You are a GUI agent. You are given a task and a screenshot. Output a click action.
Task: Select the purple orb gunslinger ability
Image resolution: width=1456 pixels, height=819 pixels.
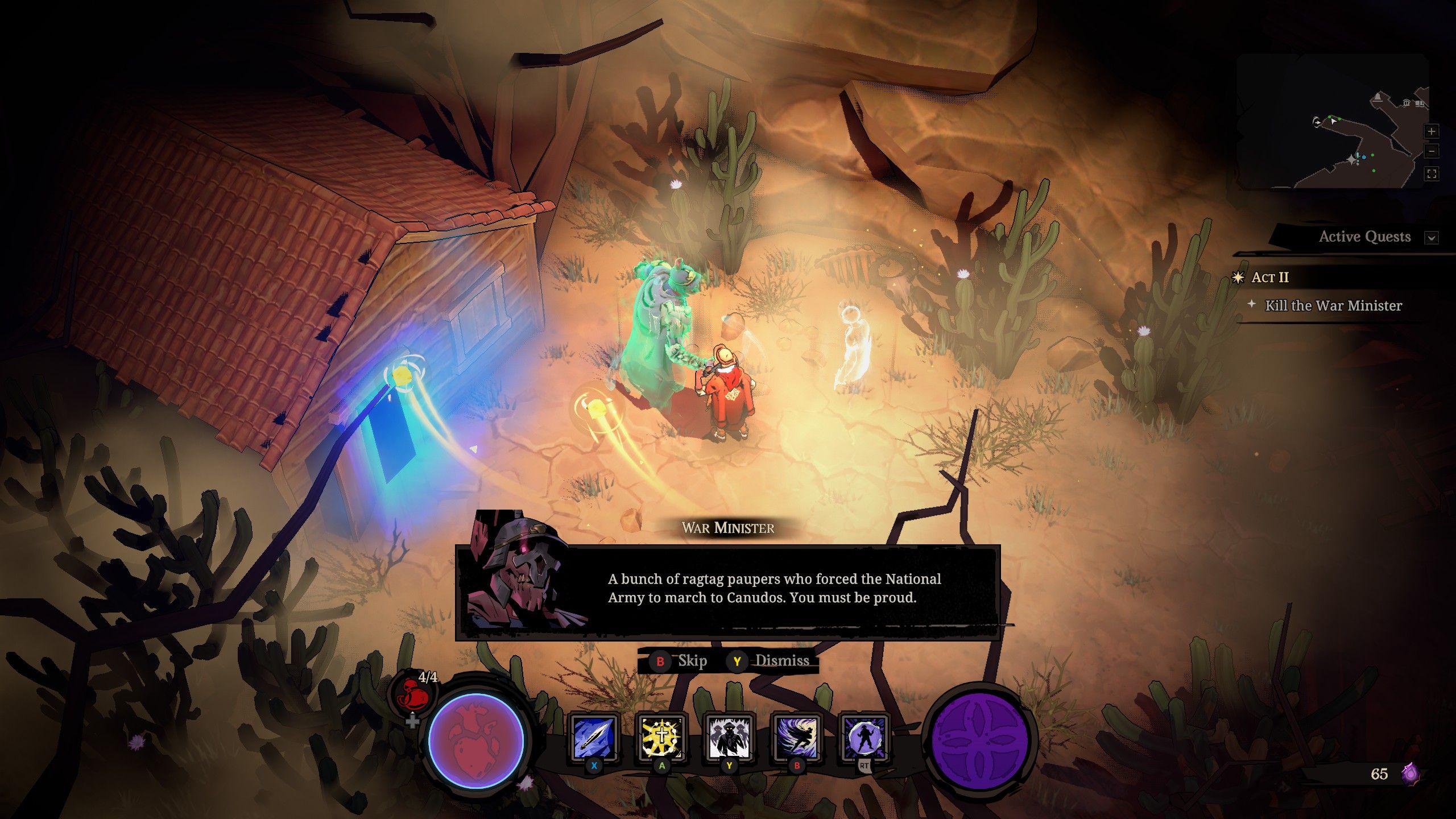click(x=864, y=738)
